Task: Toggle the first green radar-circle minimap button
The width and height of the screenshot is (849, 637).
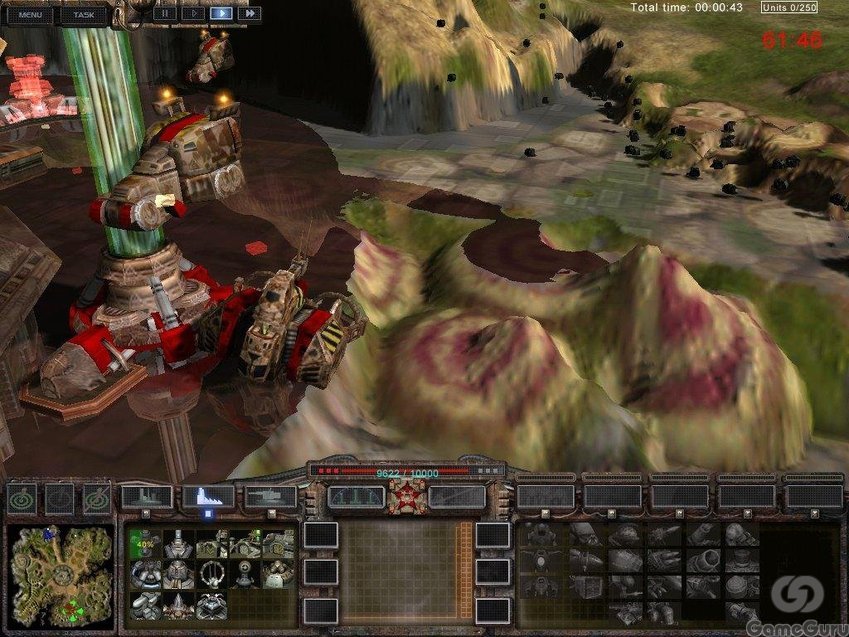Action: coord(24,497)
